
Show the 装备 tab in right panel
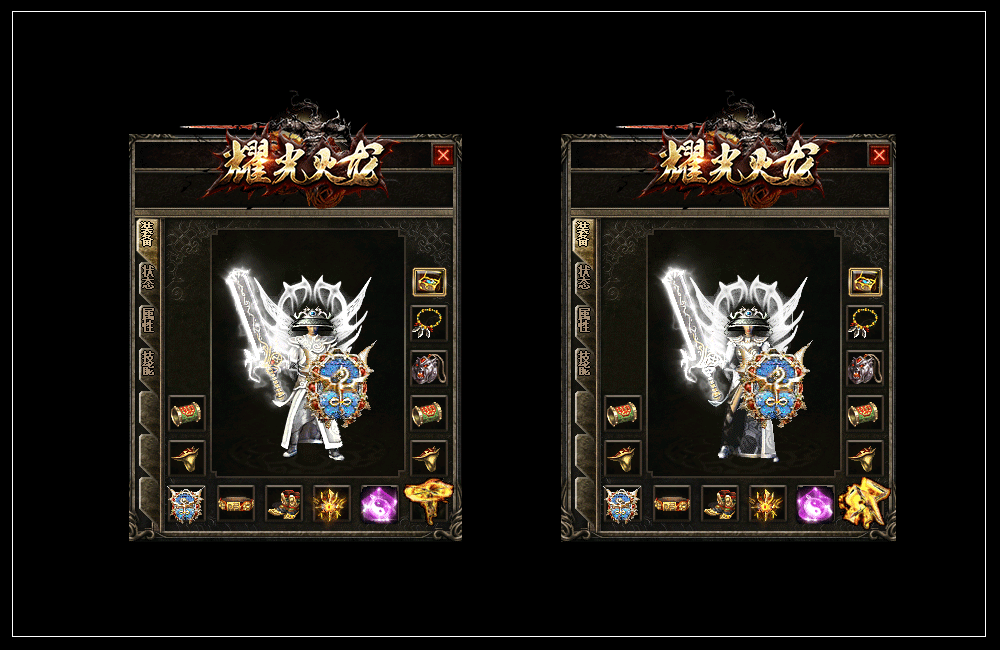coord(584,236)
